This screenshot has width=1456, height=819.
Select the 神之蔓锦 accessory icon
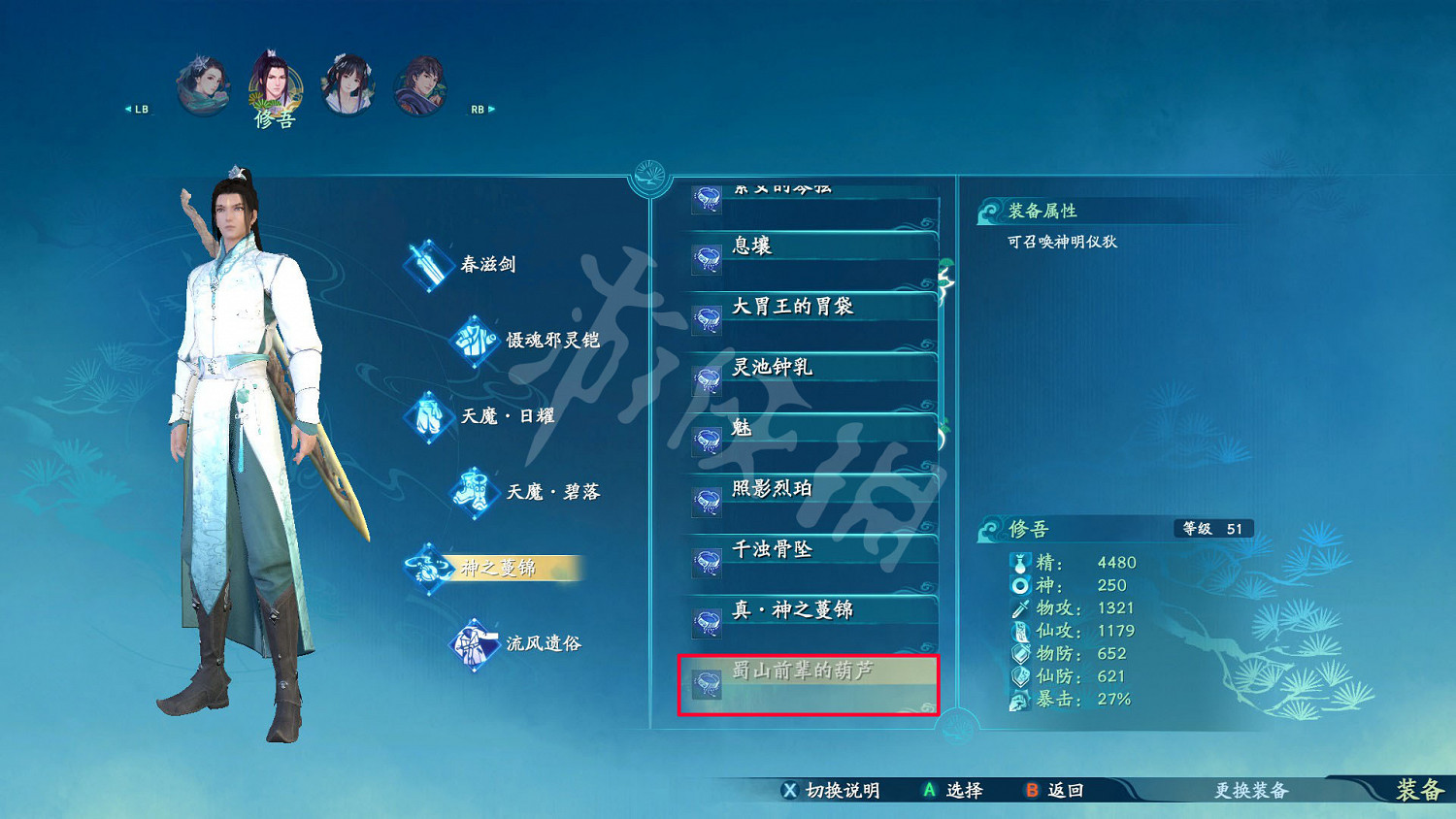point(430,569)
